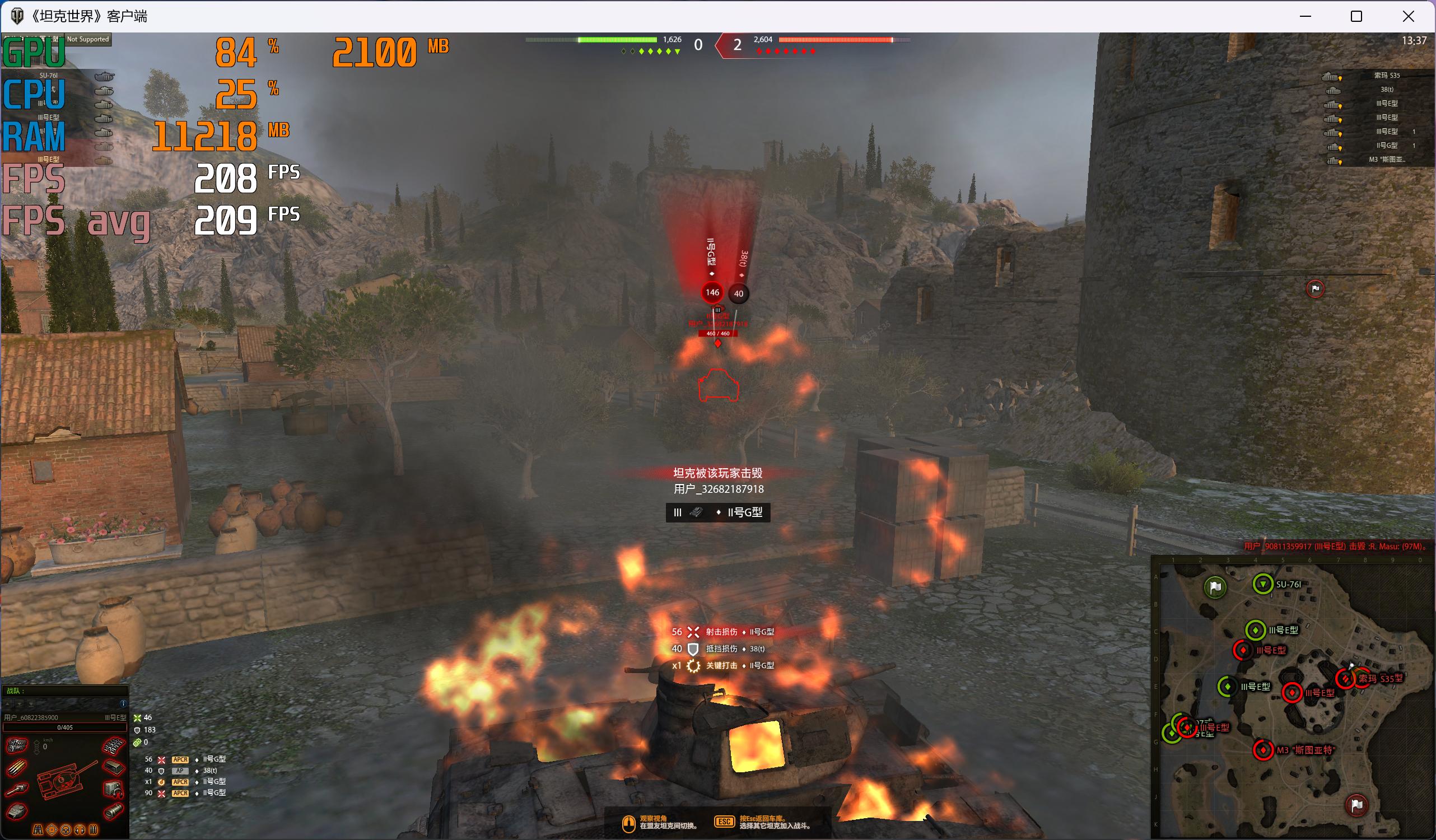Select the M3 斯图亚特 enemy minimap marker
The height and width of the screenshot is (840, 1436).
coord(1264,750)
